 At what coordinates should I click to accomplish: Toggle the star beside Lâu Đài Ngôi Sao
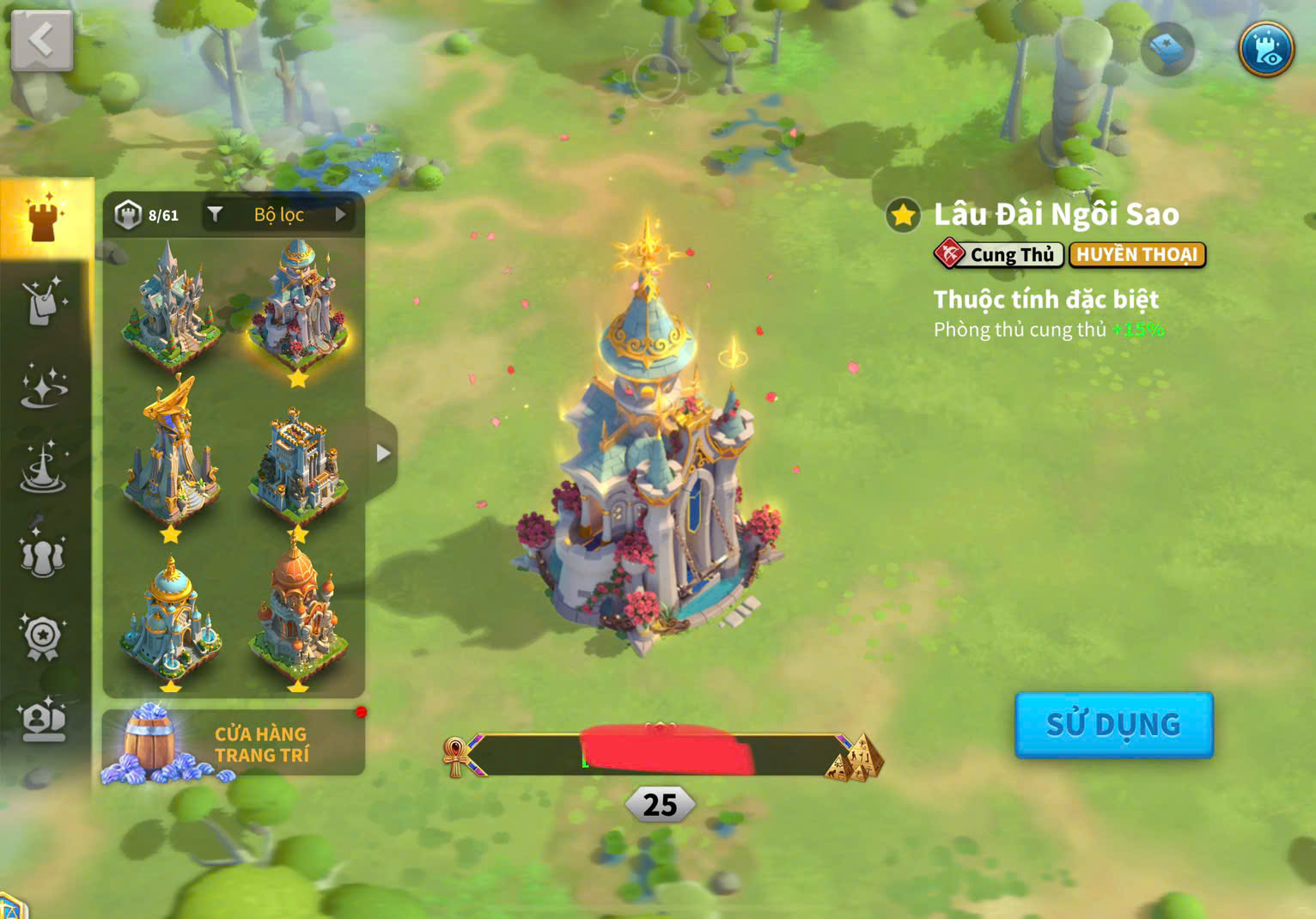[903, 215]
